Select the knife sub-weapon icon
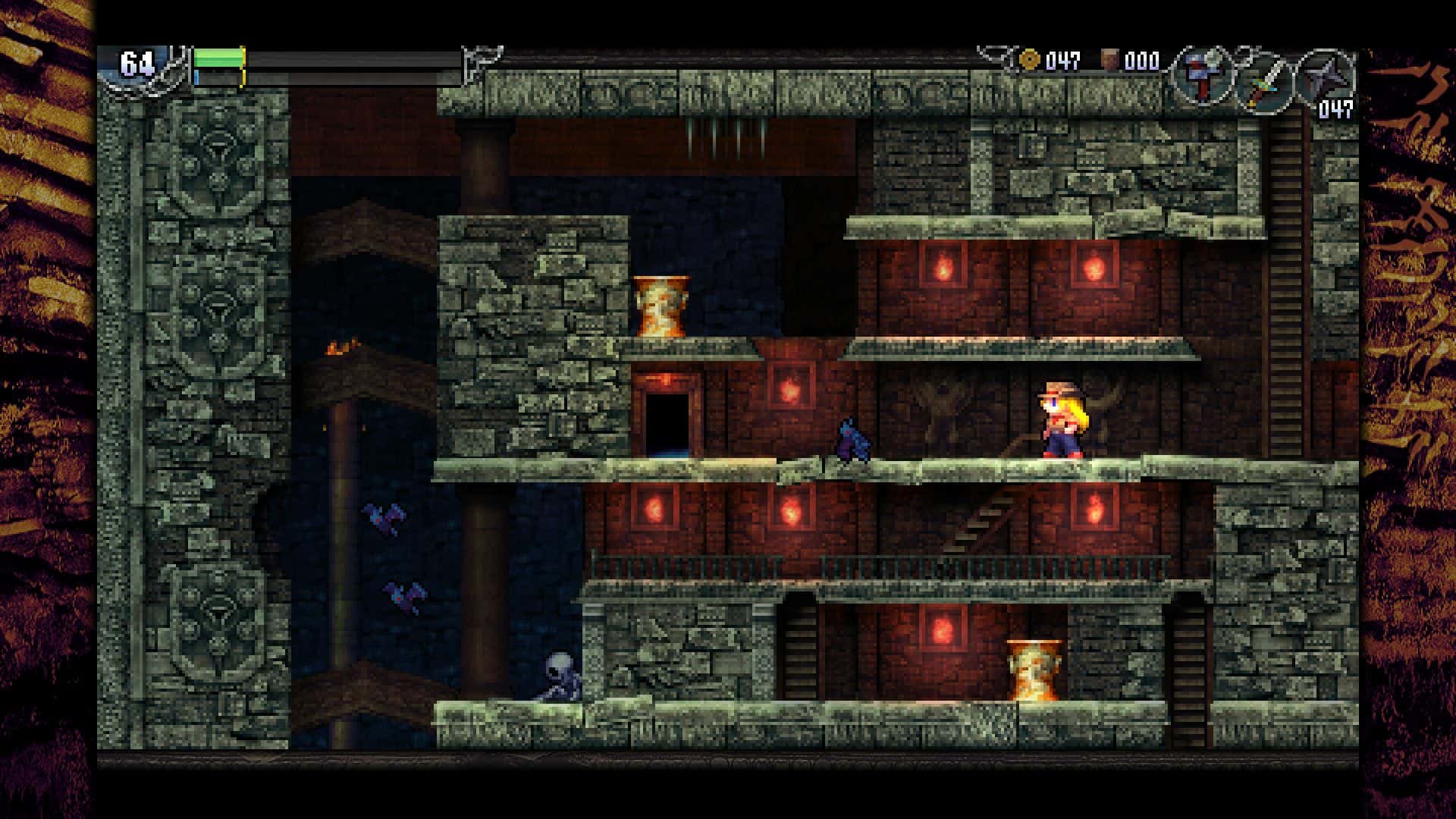This screenshot has height=819, width=1456. pyautogui.click(x=1268, y=82)
